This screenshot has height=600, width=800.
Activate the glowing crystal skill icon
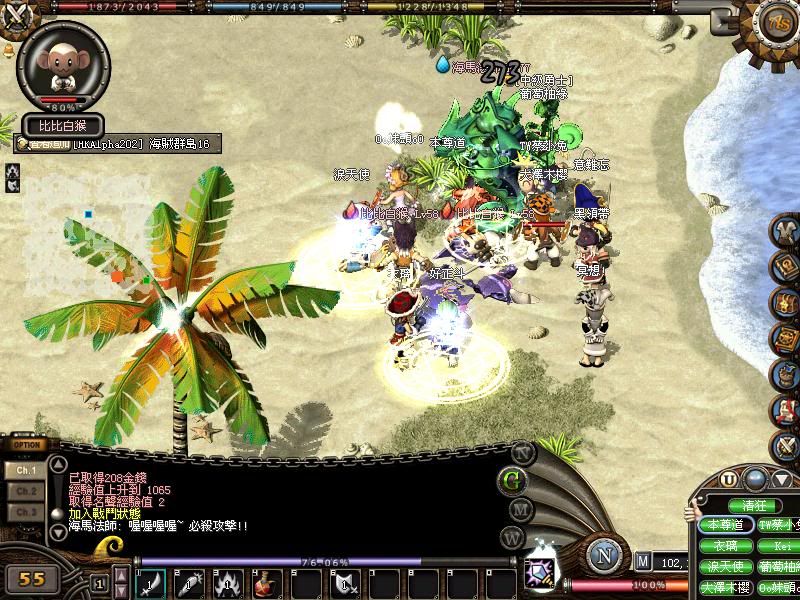pos(541,572)
